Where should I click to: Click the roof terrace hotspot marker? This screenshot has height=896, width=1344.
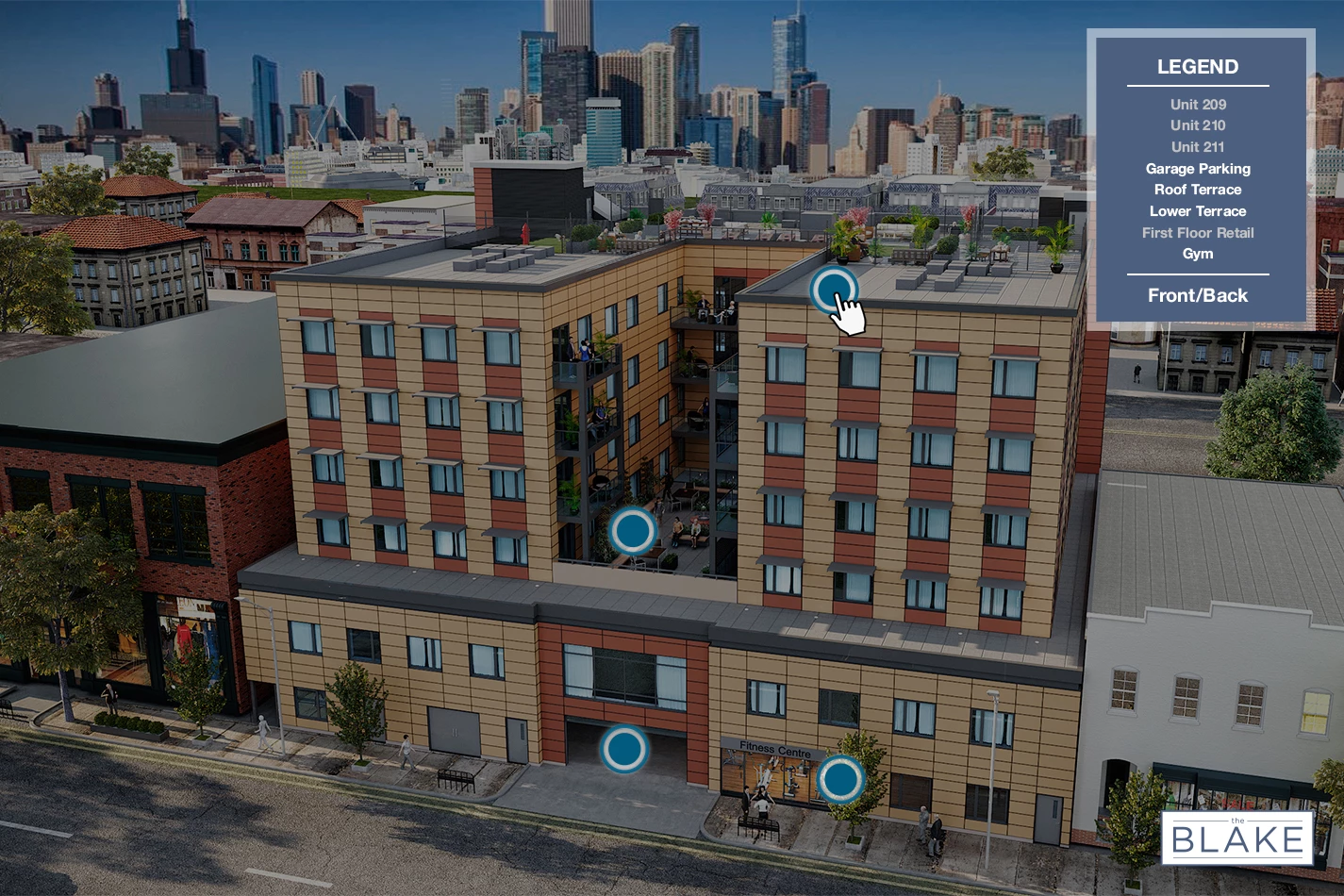pos(834,290)
